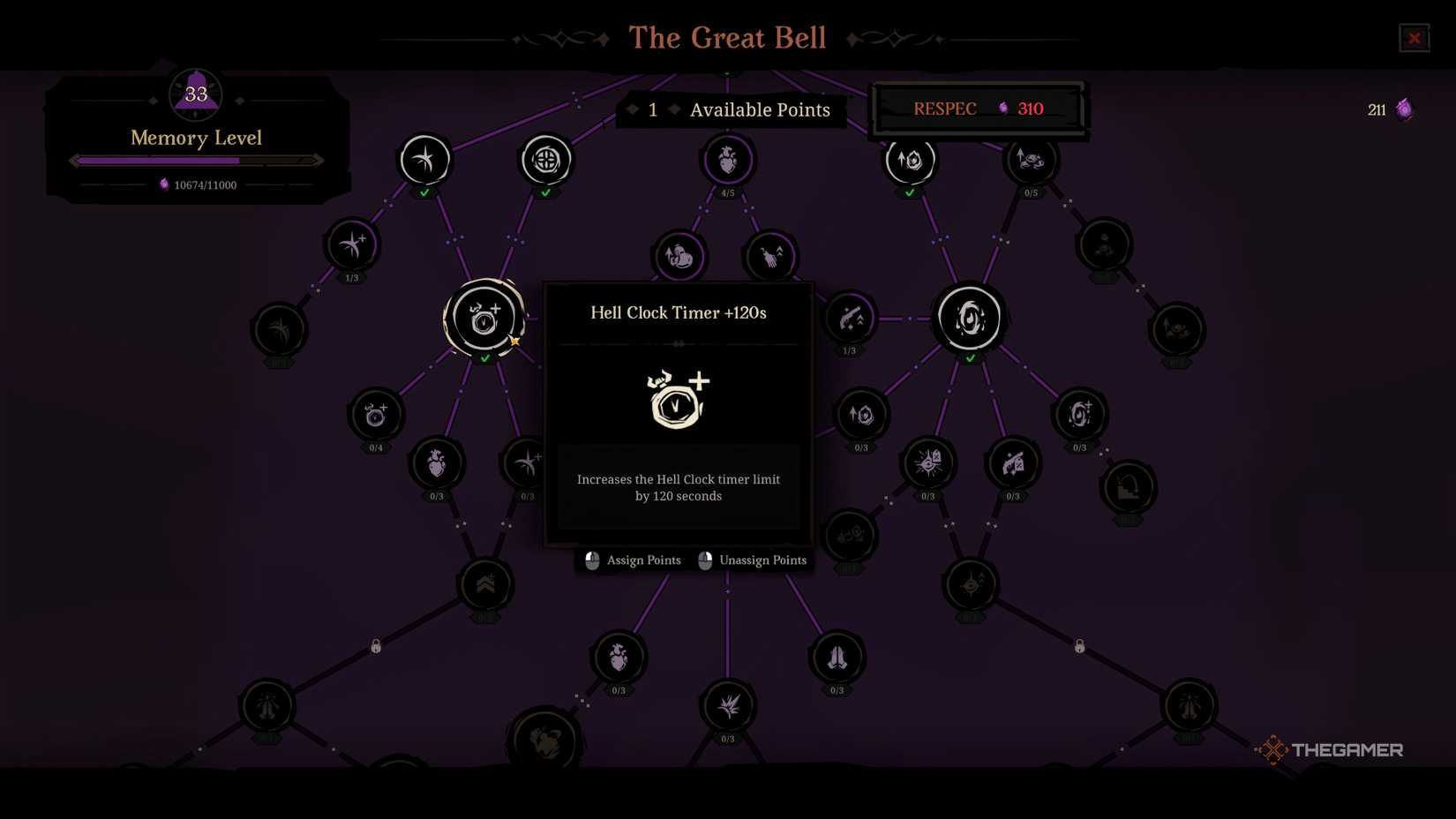1456x819 pixels.
Task: Click Assign Points in the tooltip
Action: point(643,560)
